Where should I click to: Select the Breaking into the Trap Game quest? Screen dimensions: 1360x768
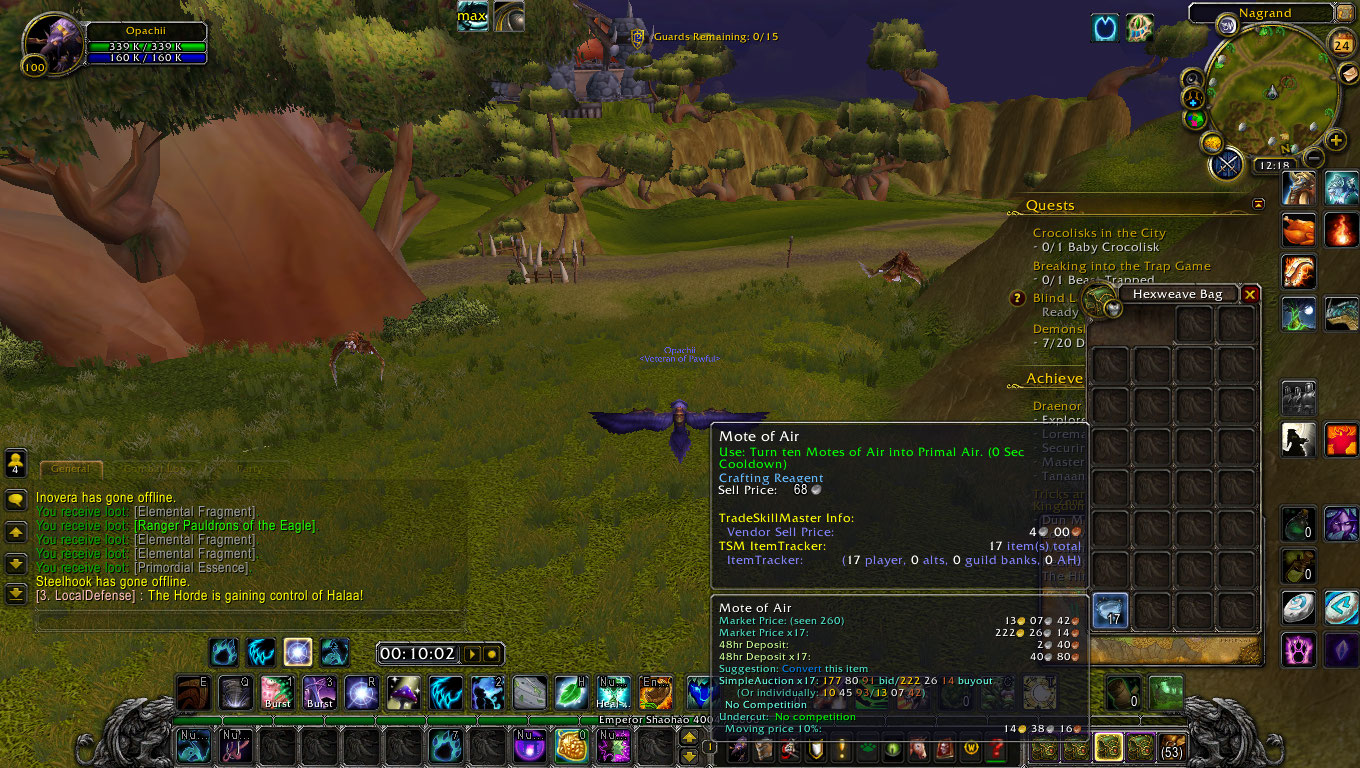pyautogui.click(x=1121, y=266)
